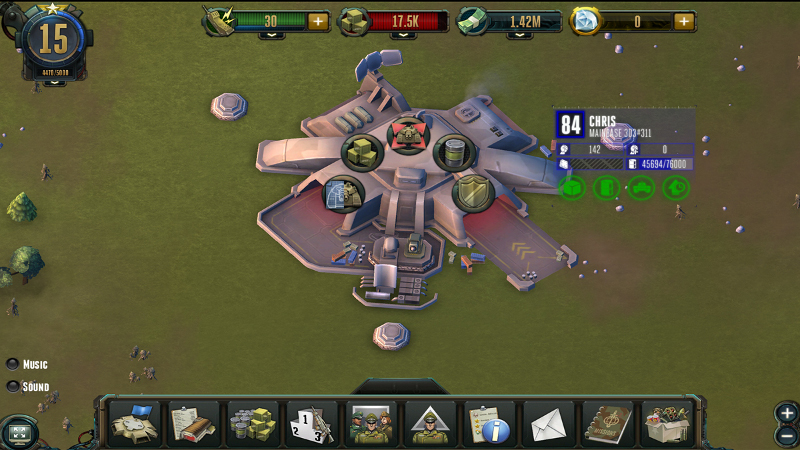This screenshot has width=800, height=450.
Task: Select the general pyramid icon
Action: pyautogui.click(x=430, y=423)
